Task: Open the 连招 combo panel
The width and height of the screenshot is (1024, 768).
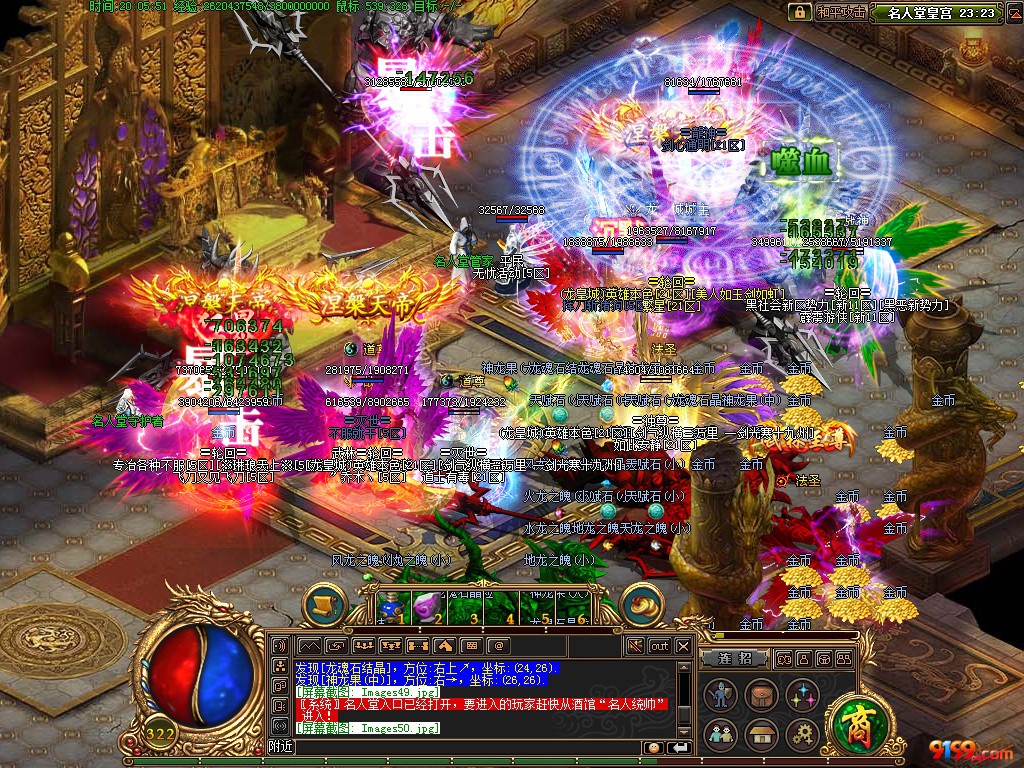Action: (735, 659)
